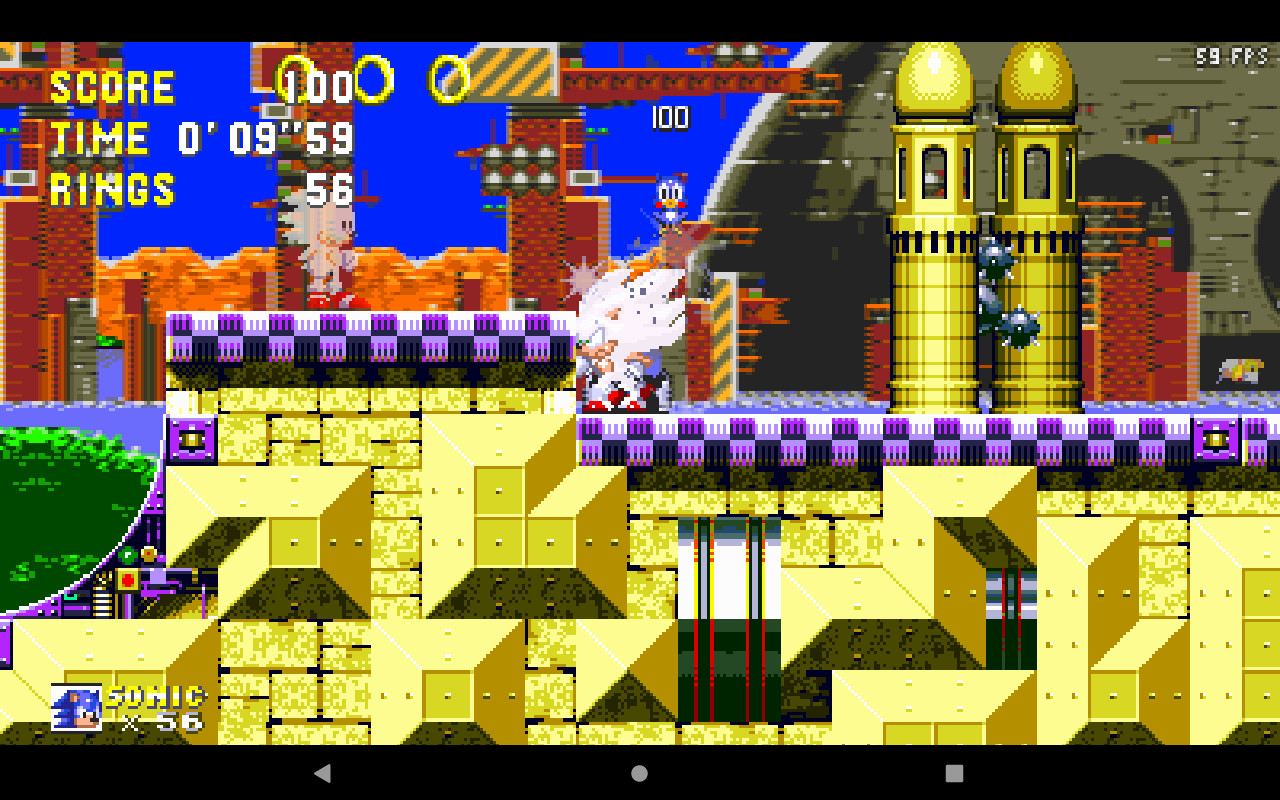The width and height of the screenshot is (1280, 800).
Task: Tap the 100 points popup text
Action: [668, 120]
